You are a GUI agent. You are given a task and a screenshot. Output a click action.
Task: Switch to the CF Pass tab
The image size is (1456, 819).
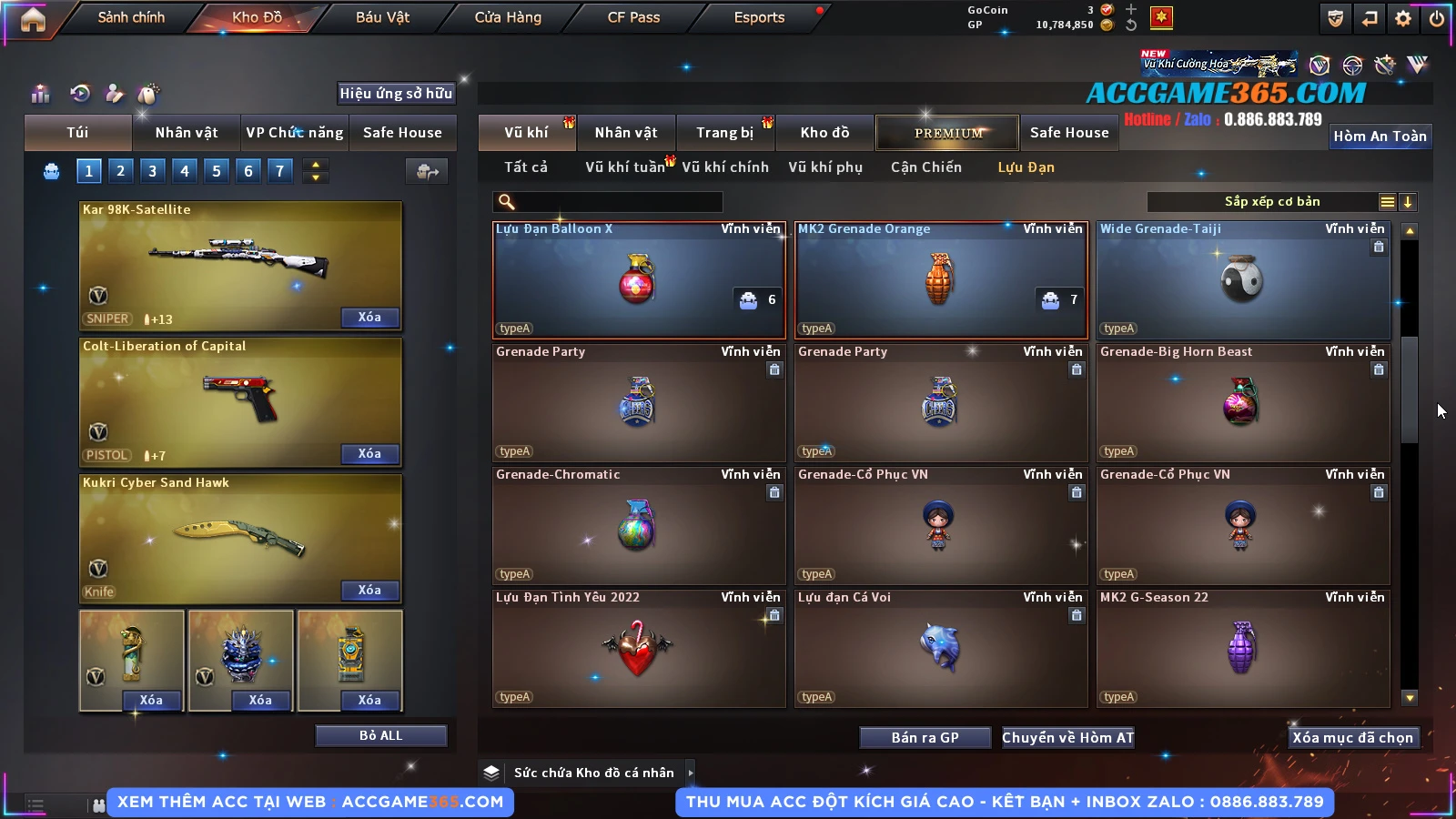pyautogui.click(x=633, y=17)
